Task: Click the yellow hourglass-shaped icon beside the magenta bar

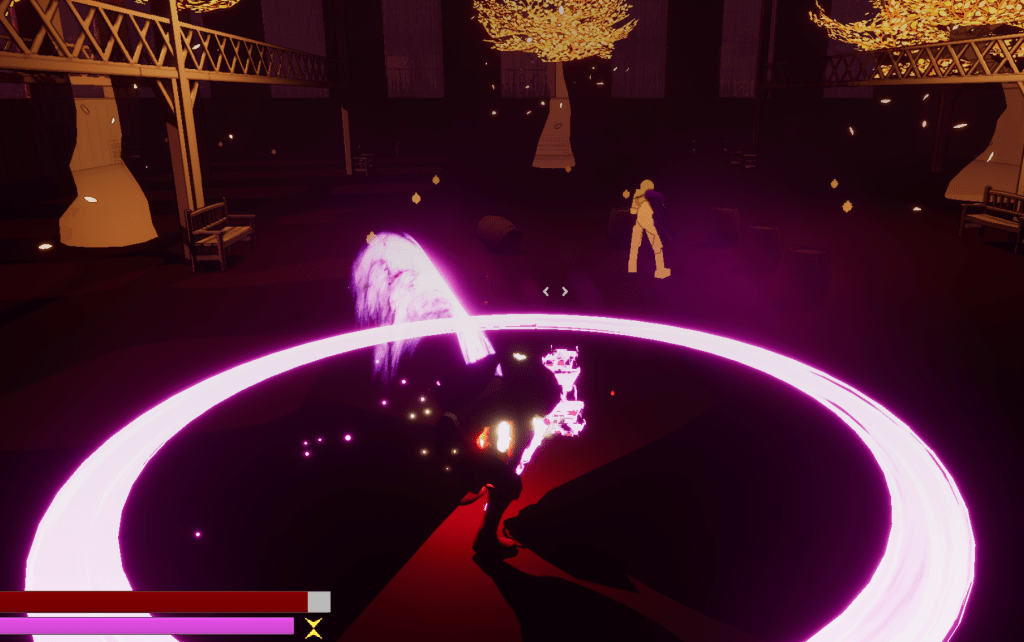Action: pyautogui.click(x=314, y=628)
